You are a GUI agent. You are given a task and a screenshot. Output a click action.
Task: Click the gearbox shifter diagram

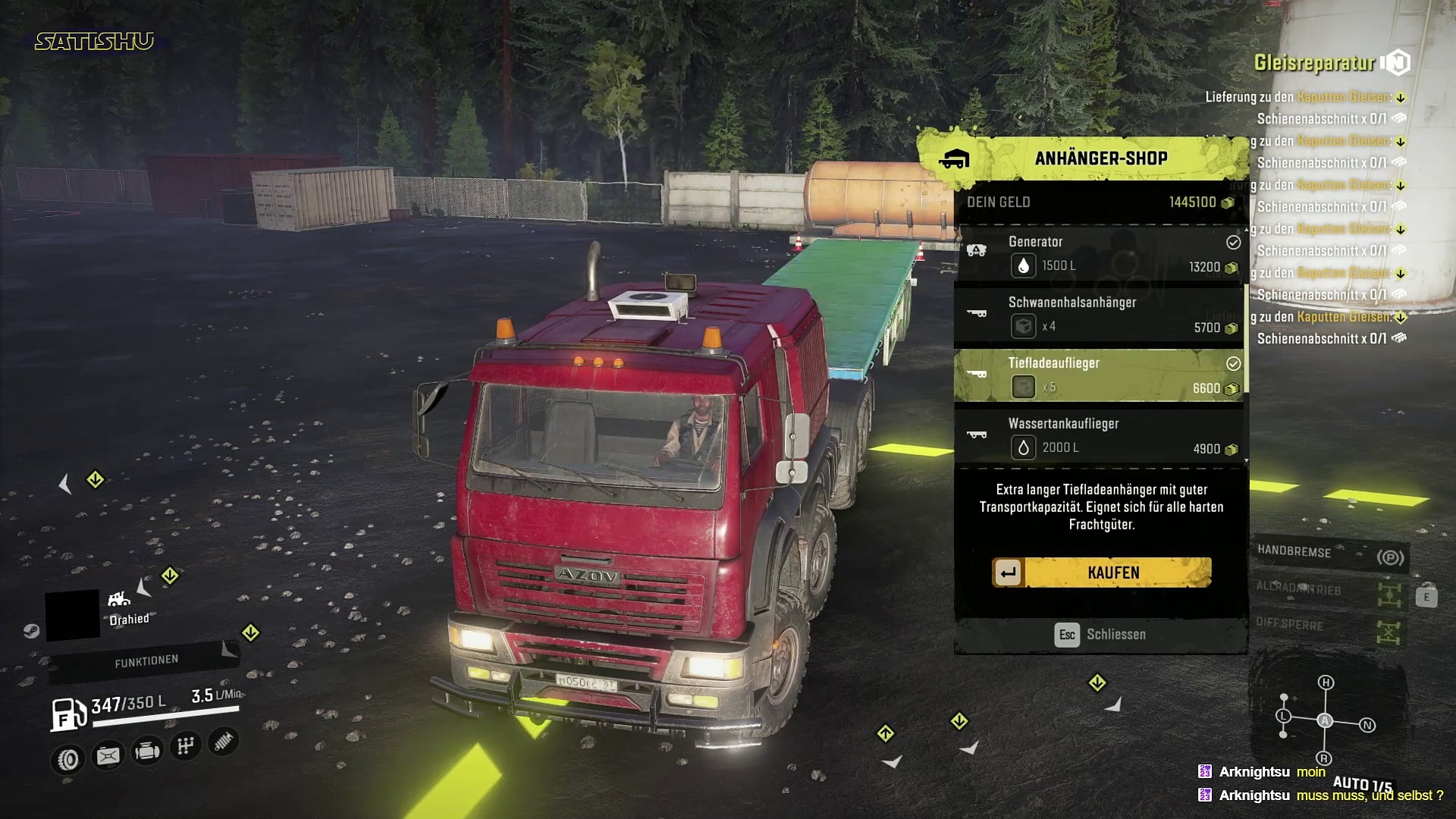tap(1325, 720)
